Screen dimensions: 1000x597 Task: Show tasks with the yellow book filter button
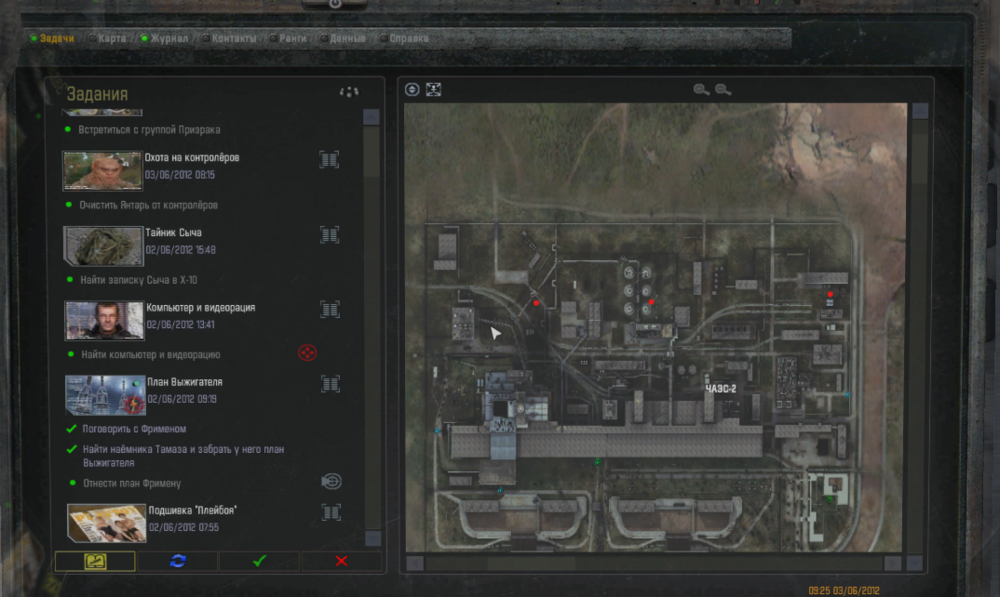(x=95, y=561)
